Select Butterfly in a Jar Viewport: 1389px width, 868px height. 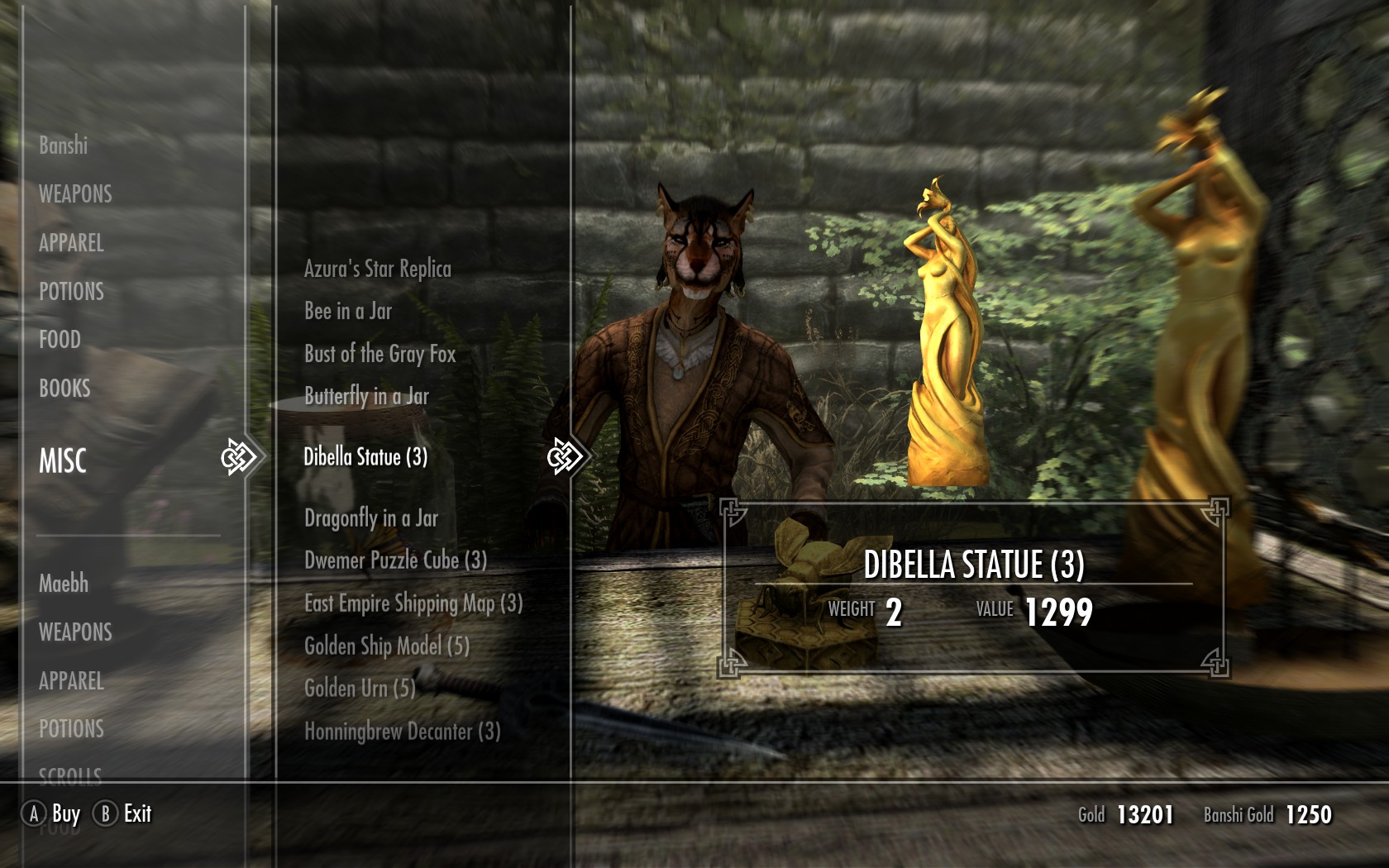pyautogui.click(x=366, y=397)
